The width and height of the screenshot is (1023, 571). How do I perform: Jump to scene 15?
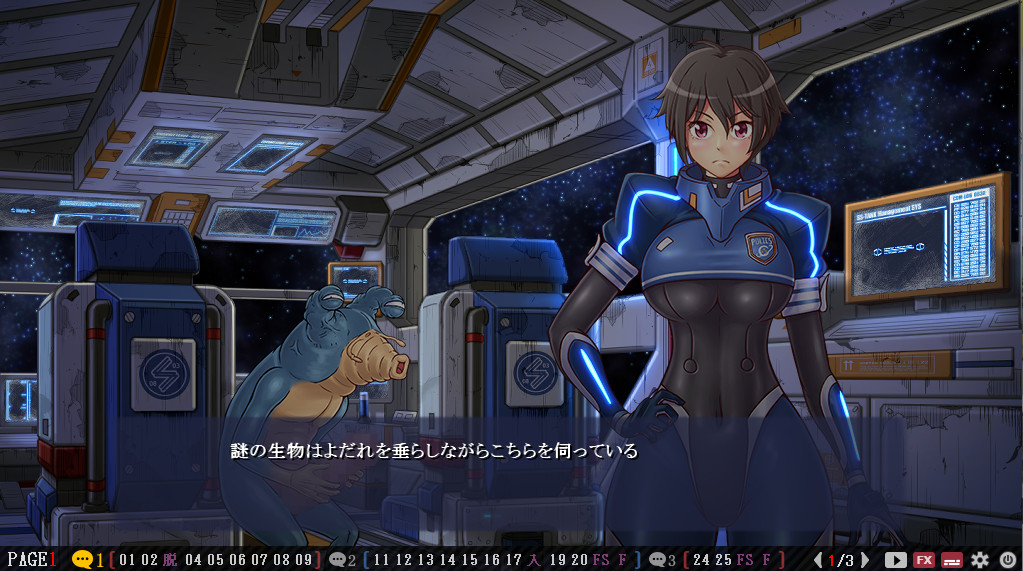click(x=470, y=560)
